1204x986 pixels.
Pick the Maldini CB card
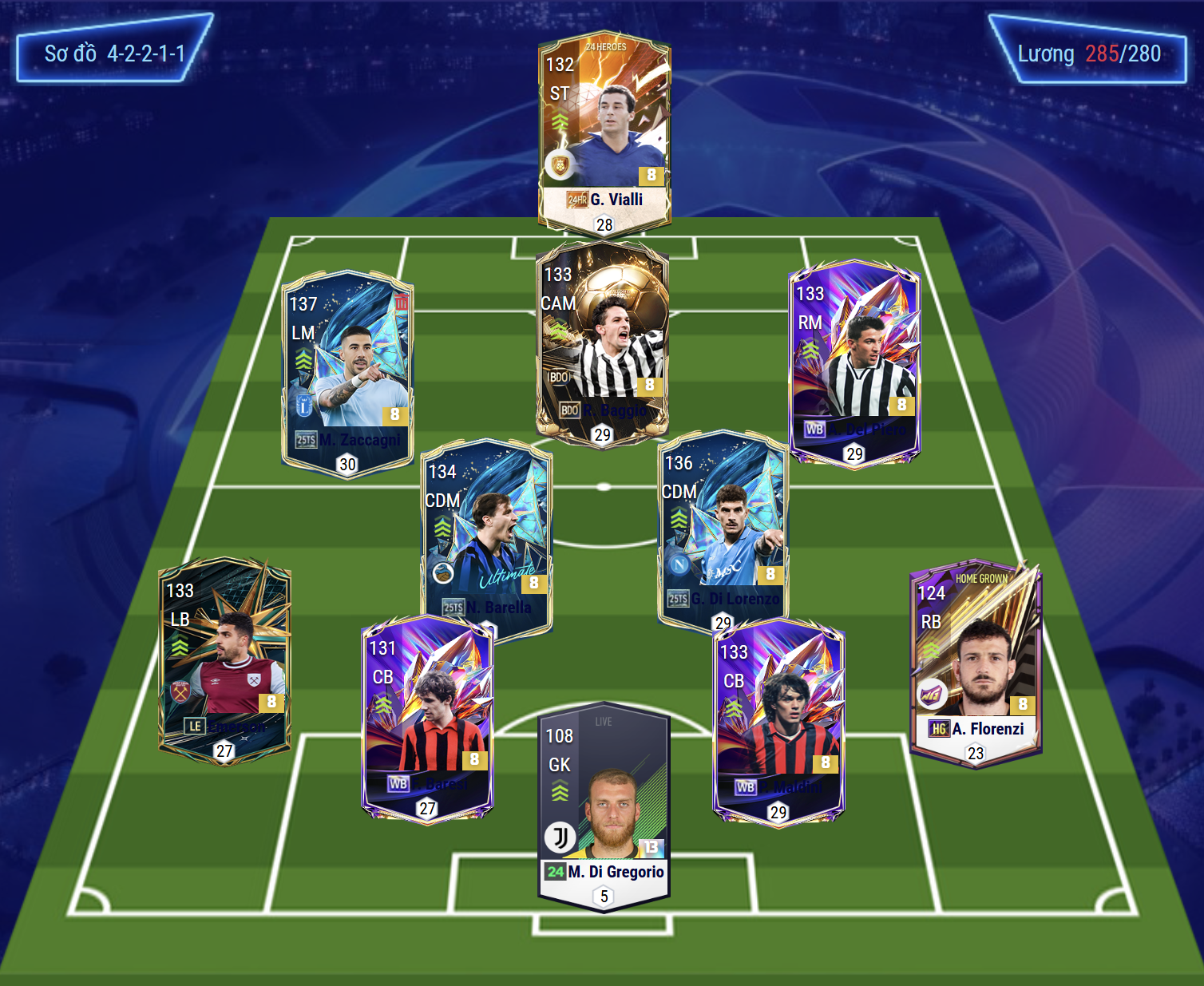pos(778,719)
